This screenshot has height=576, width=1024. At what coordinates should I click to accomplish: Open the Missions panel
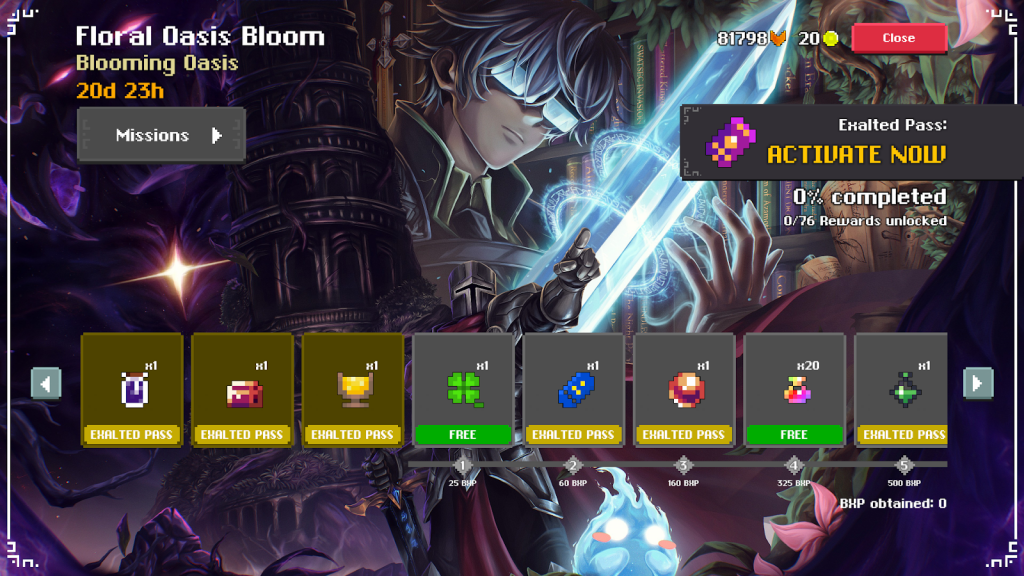(x=161, y=135)
